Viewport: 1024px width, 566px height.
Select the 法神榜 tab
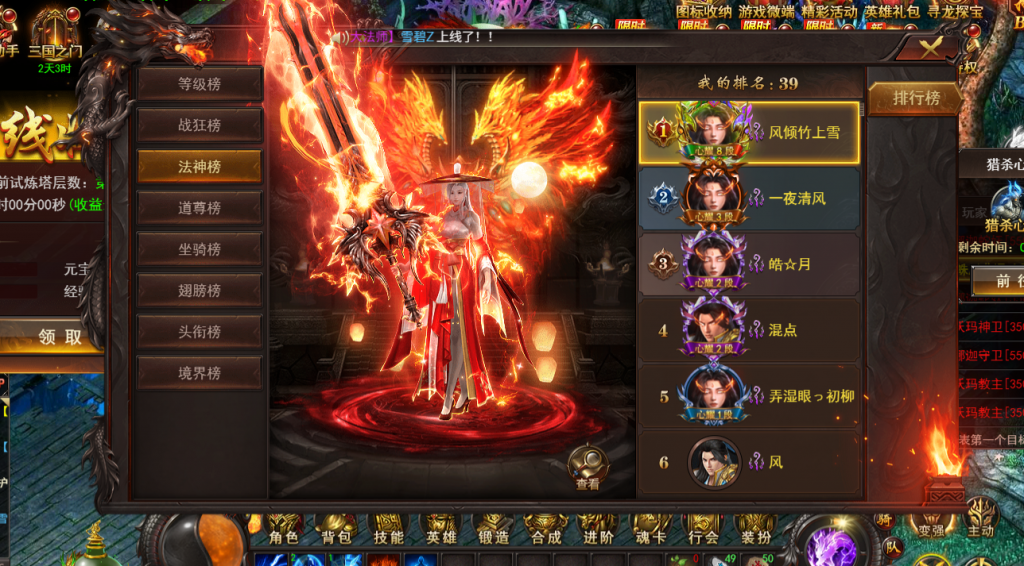pyautogui.click(x=199, y=167)
